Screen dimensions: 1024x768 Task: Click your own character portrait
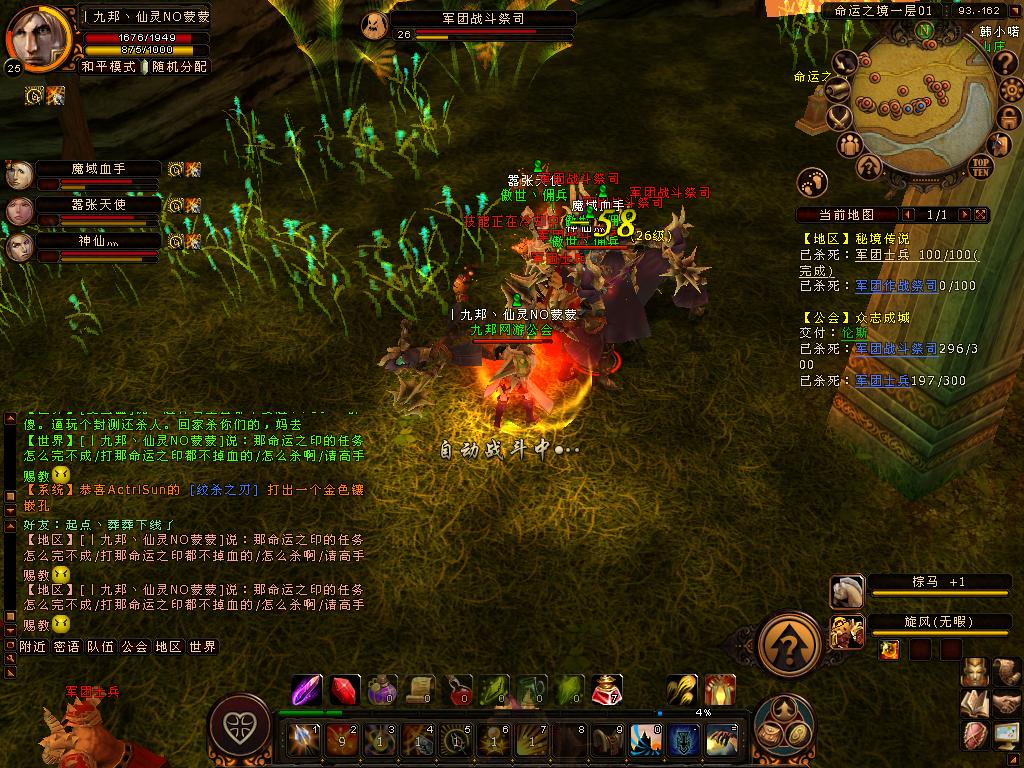[37, 37]
